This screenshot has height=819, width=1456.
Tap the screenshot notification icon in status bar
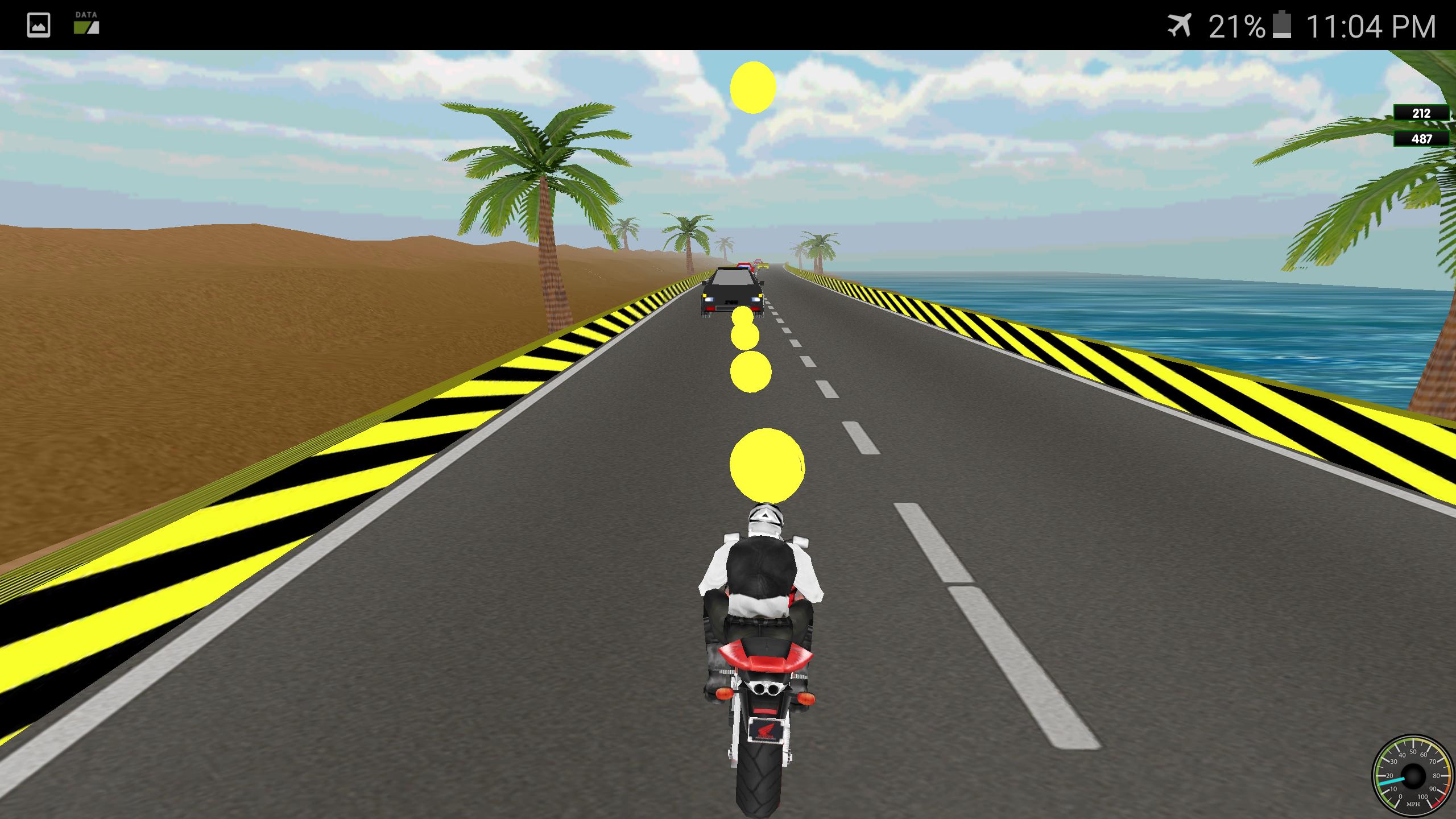[37, 25]
